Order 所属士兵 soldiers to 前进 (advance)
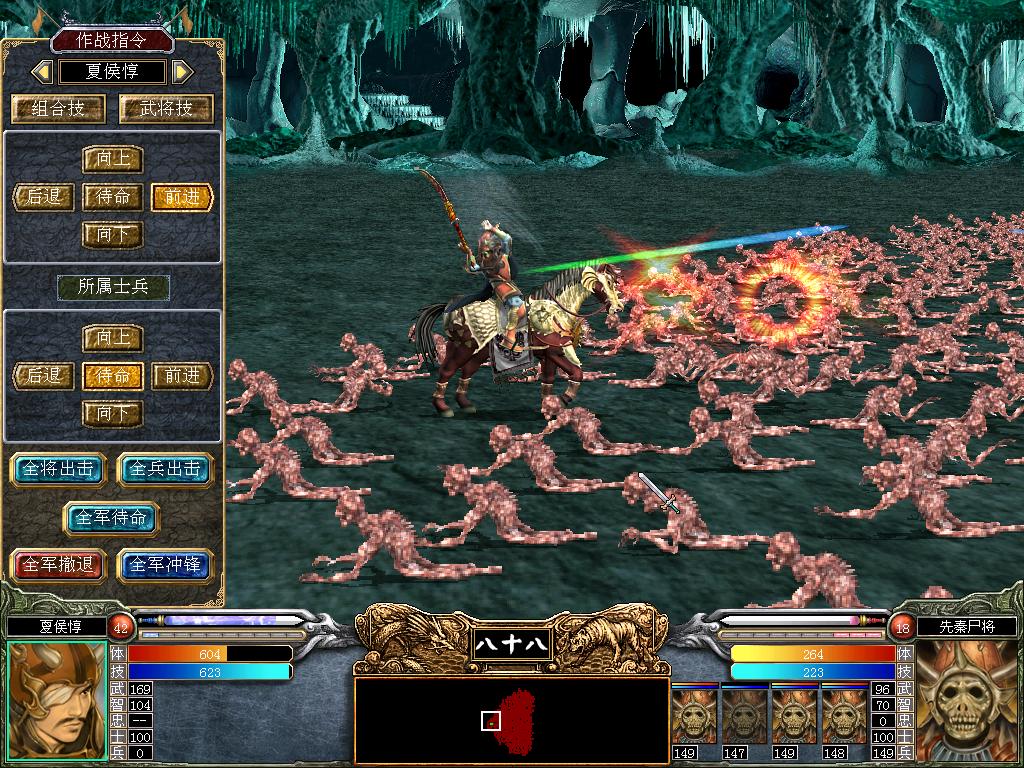The height and width of the screenshot is (768, 1024). click(182, 375)
